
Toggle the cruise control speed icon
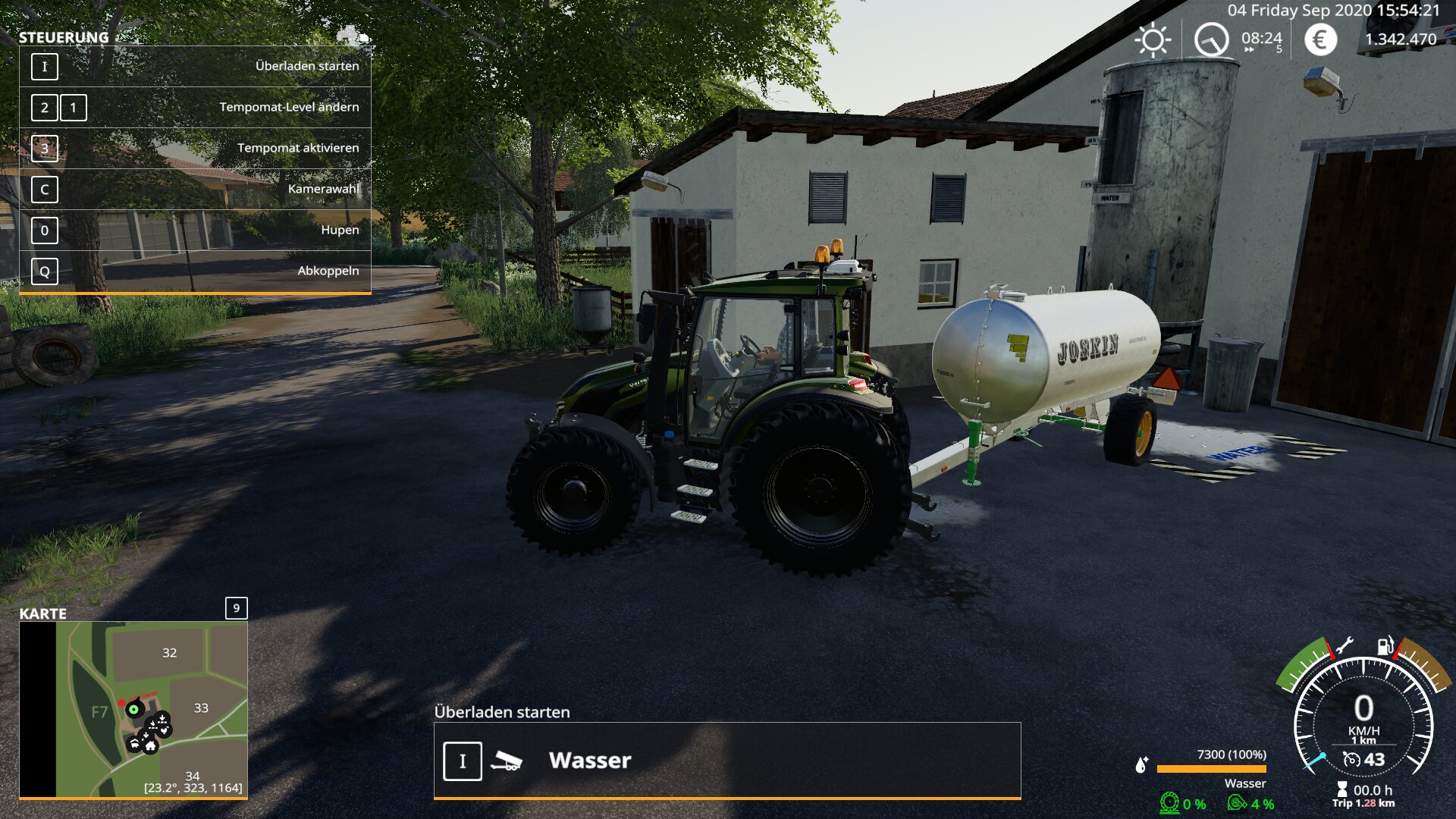[x=1351, y=759]
